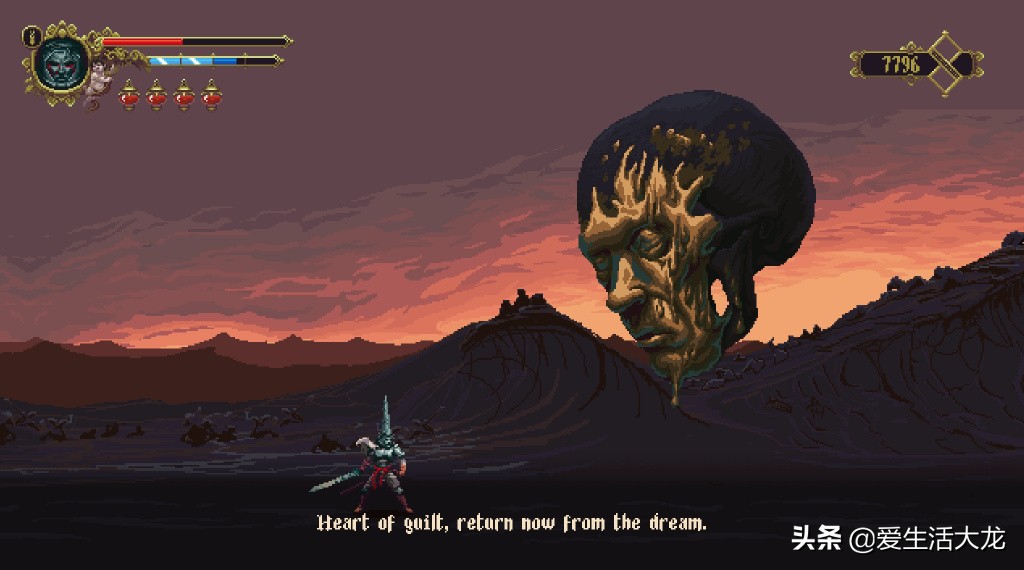Screen dimensions: 1024x570
Task: Click the cherub figure below the portrait
Action: pos(99,84)
